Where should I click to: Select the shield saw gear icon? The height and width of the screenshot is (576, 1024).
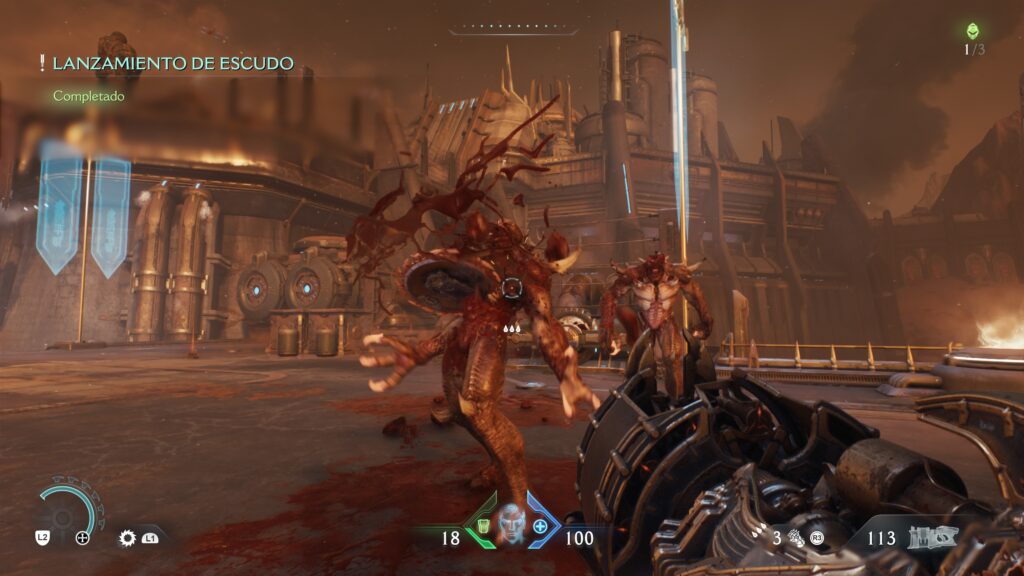tap(127, 538)
